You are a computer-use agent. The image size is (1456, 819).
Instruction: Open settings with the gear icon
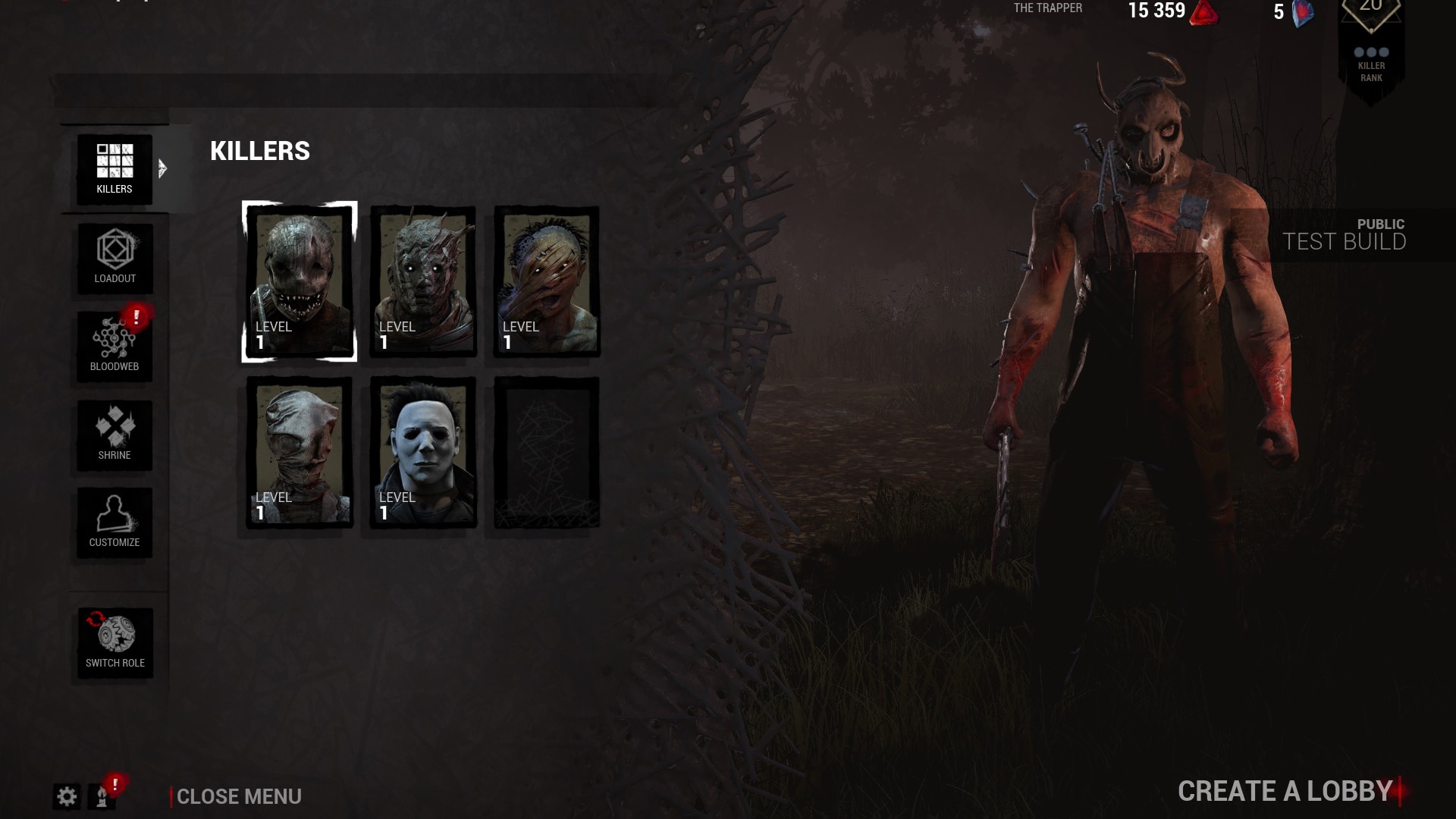(x=67, y=796)
